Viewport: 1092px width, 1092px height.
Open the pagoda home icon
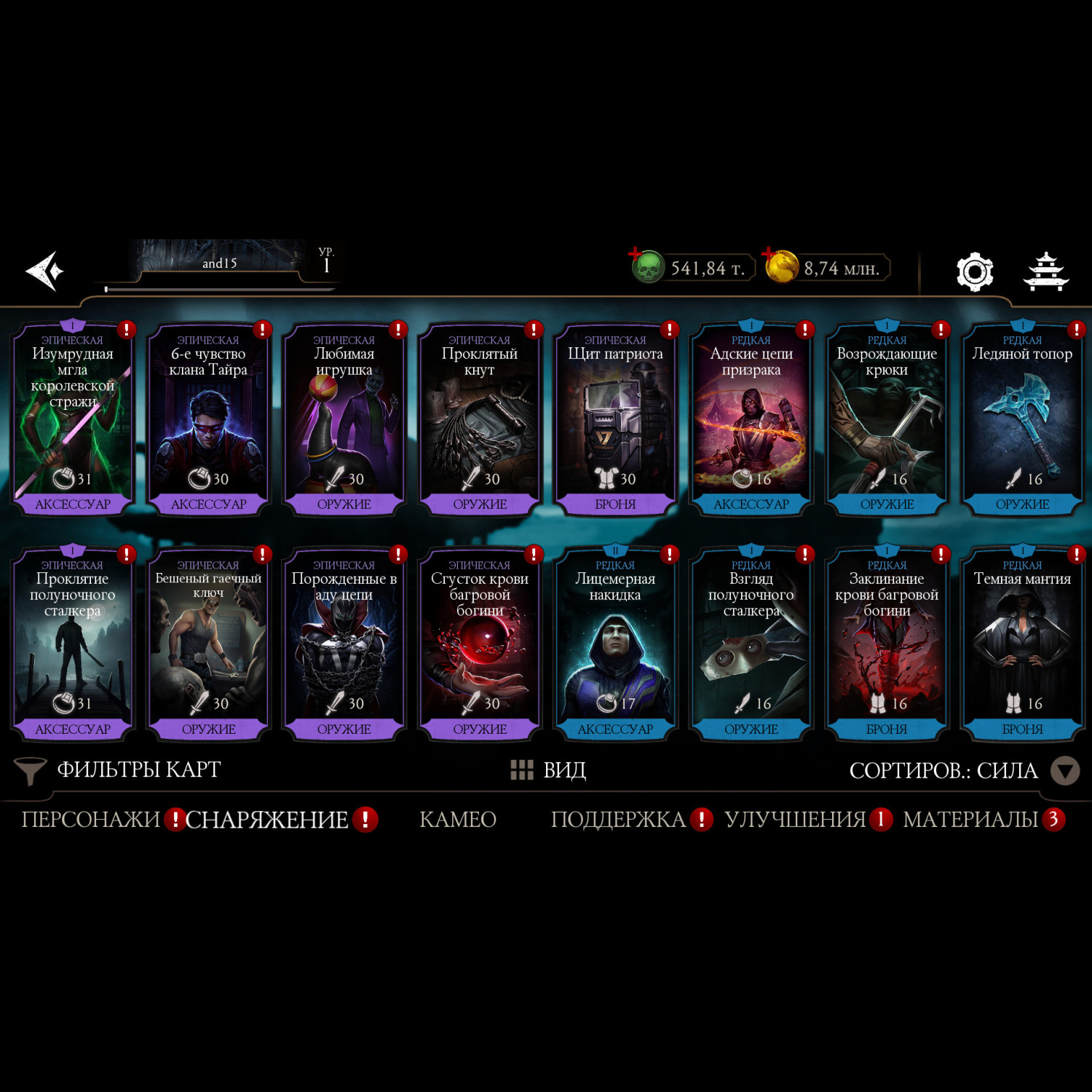tap(1045, 272)
